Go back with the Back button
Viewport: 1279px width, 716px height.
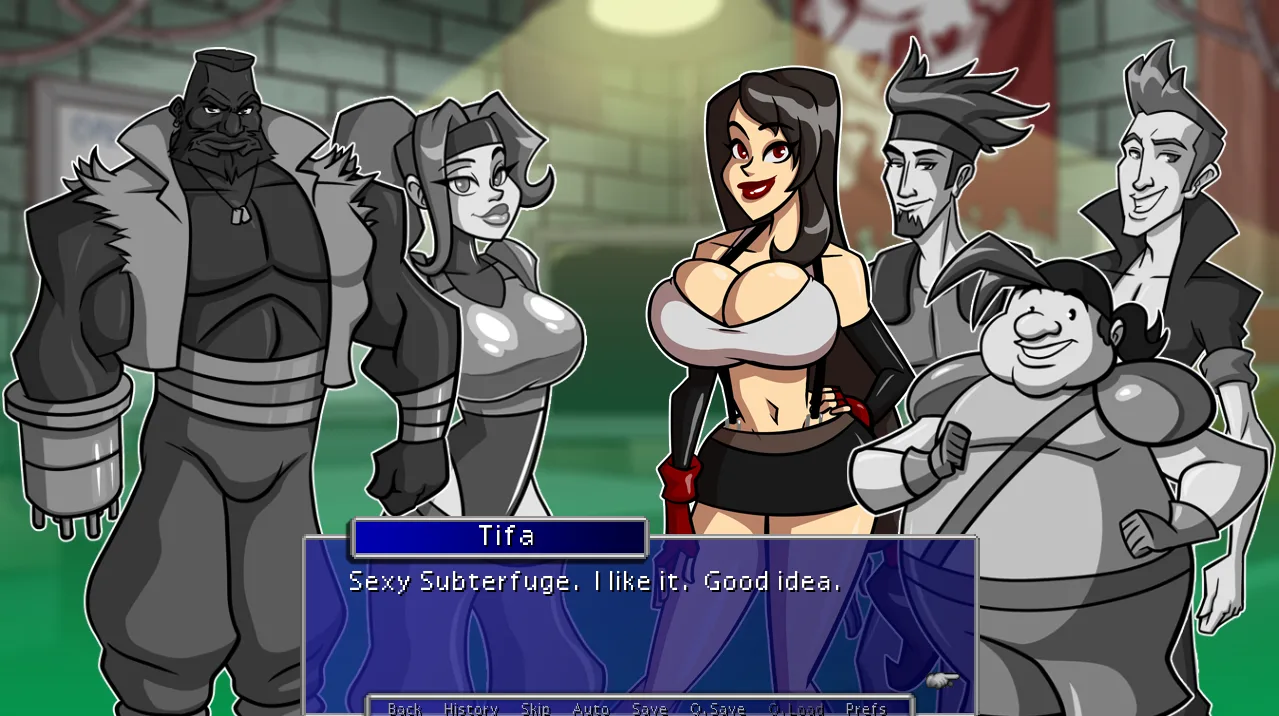(x=404, y=708)
